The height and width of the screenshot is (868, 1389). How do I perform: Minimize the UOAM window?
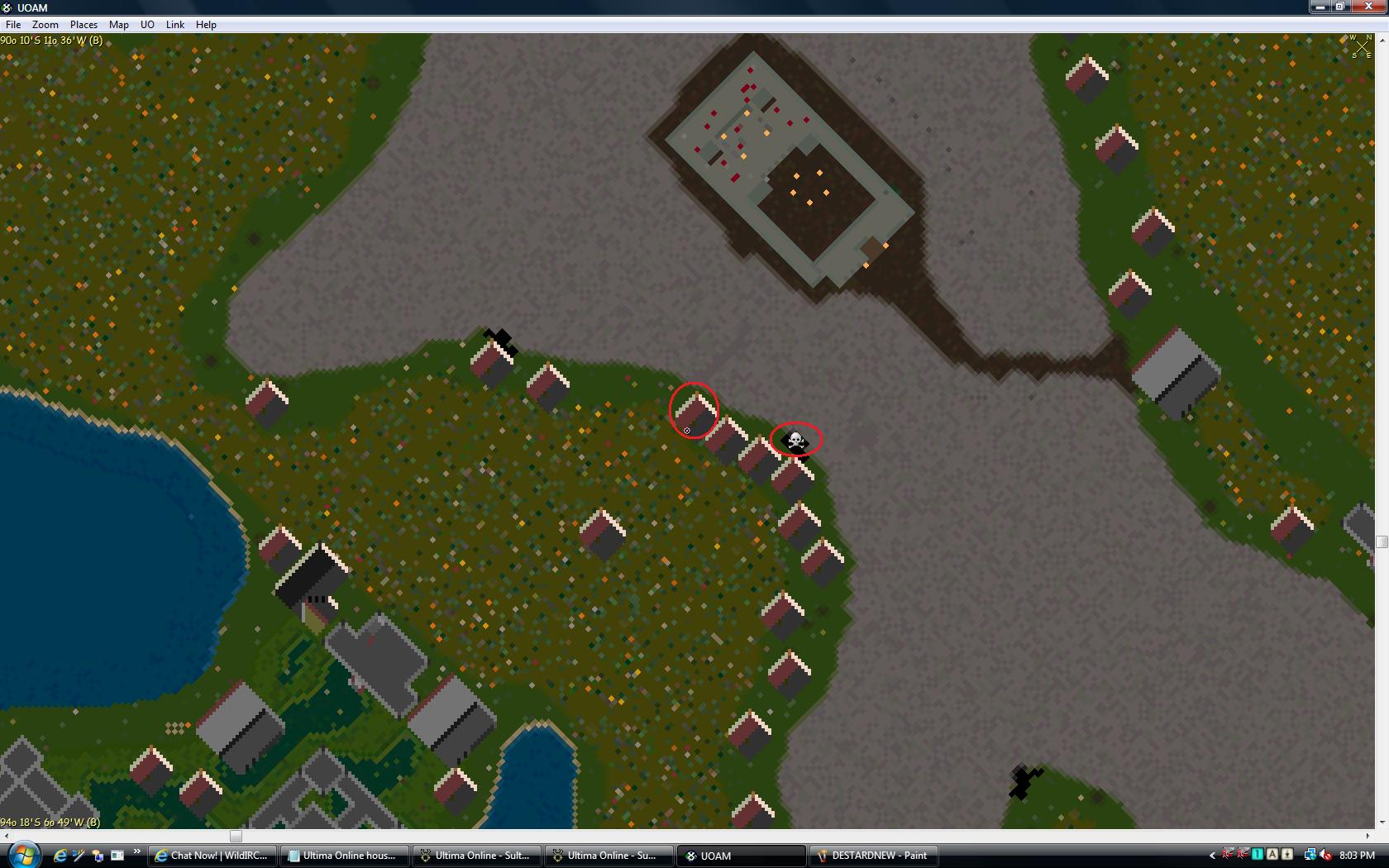point(1320,7)
